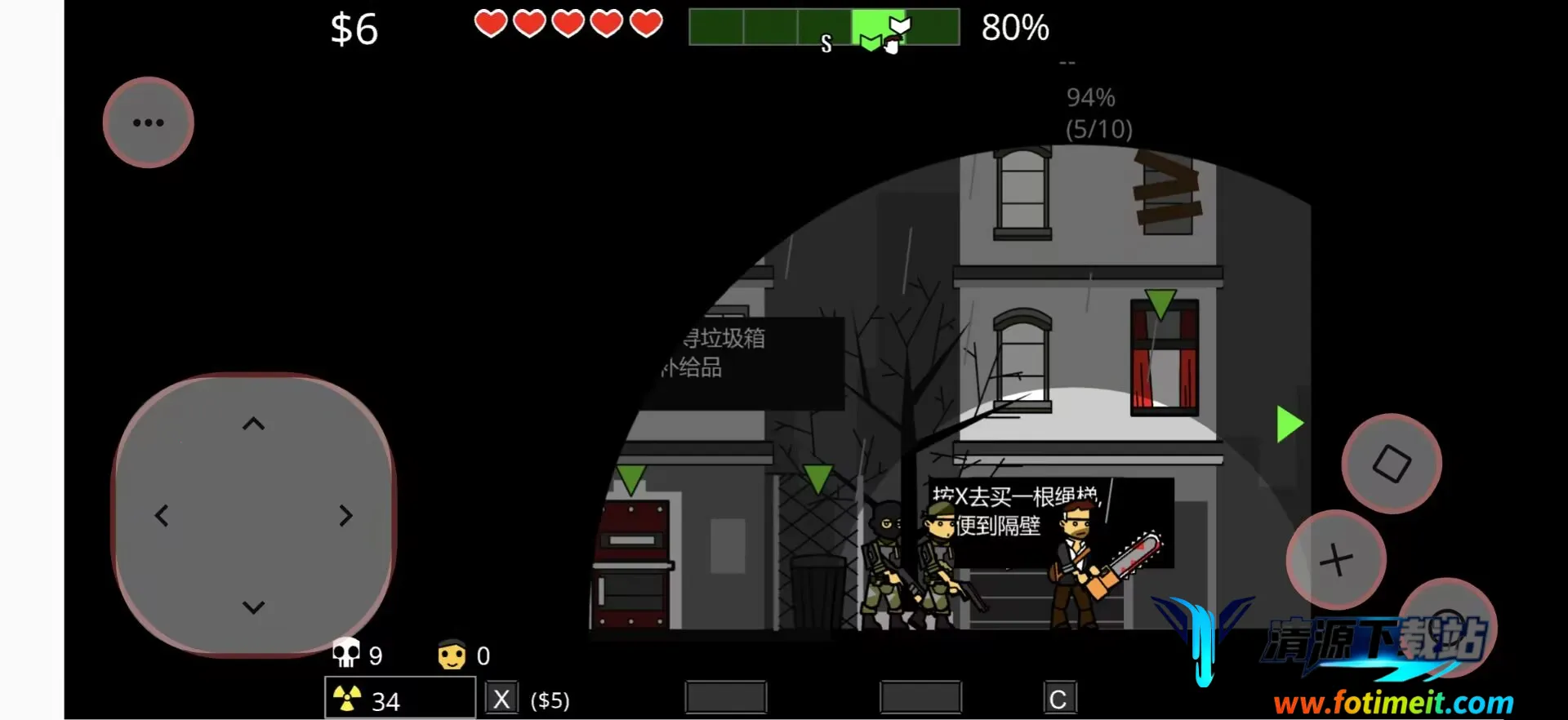Image resolution: width=1568 pixels, height=720 pixels.
Task: Tap the X buy button for $5
Action: pyautogui.click(x=501, y=699)
